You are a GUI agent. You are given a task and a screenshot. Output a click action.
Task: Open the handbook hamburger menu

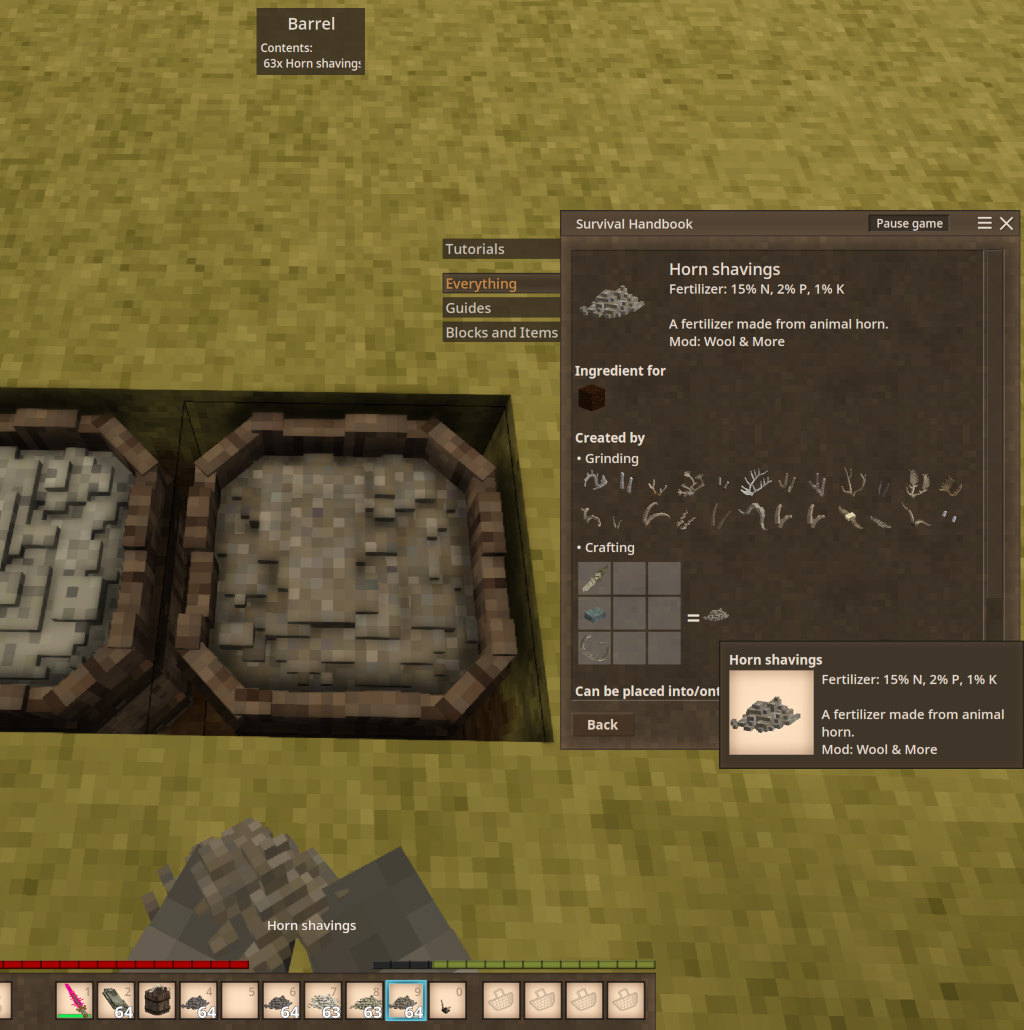pyautogui.click(x=985, y=223)
